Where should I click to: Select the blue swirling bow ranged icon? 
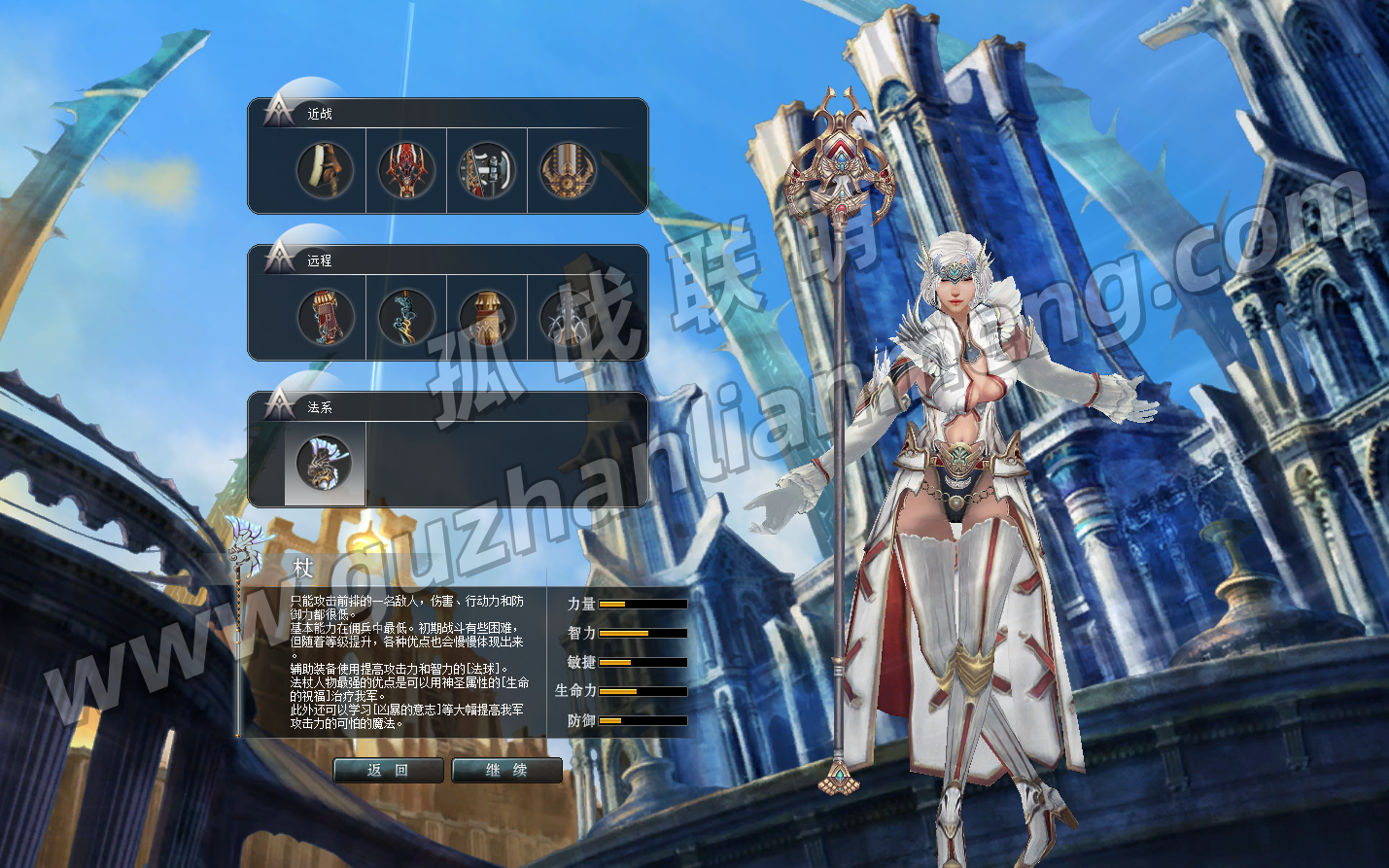pos(405,317)
